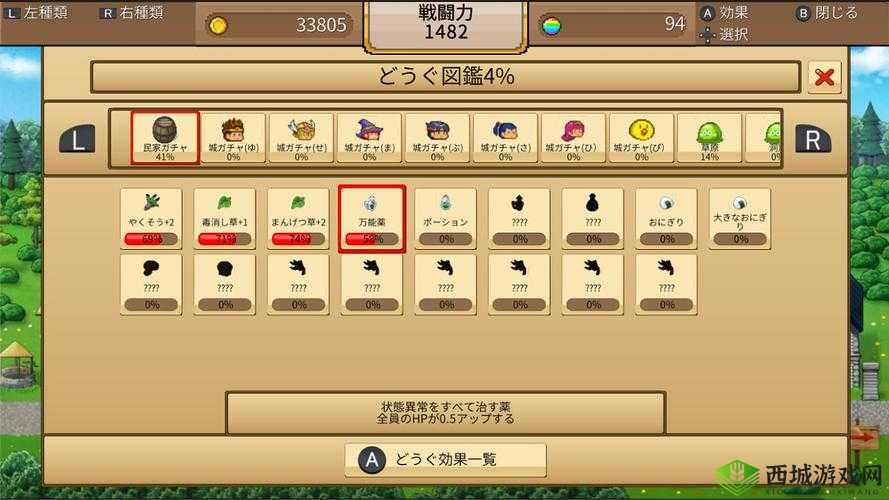This screenshot has width=889, height=500.
Task: Select the やくそう+2 herb entry
Action: point(151,218)
